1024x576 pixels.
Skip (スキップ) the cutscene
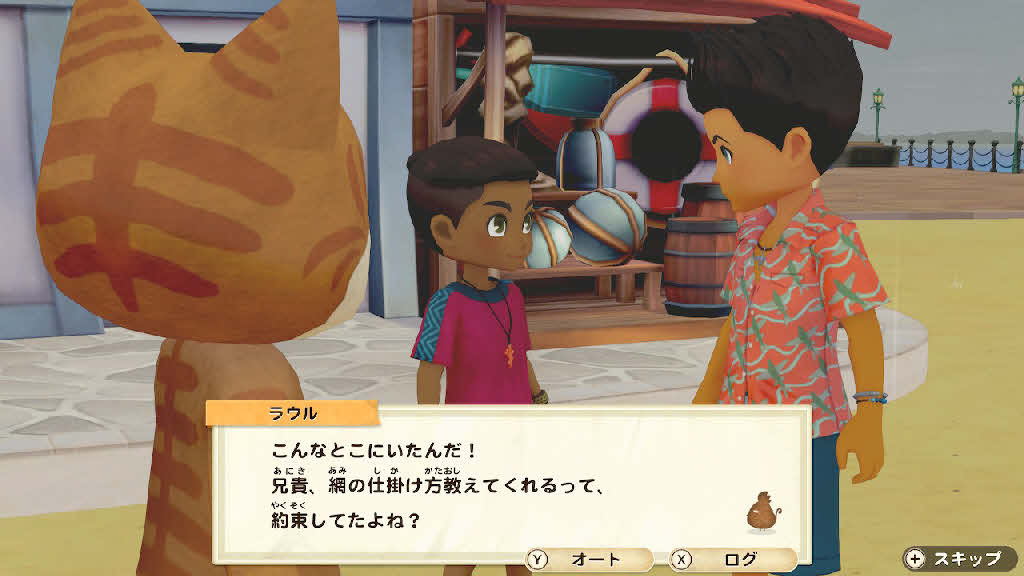958,559
